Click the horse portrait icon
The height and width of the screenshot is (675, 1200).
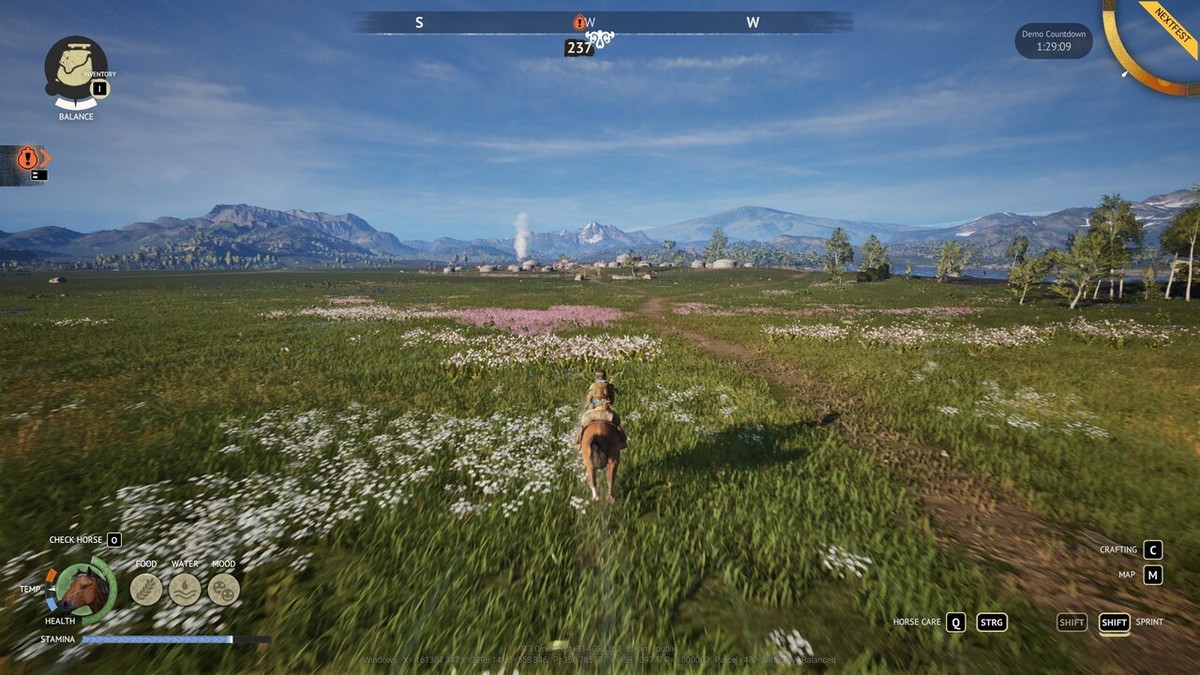pos(85,590)
